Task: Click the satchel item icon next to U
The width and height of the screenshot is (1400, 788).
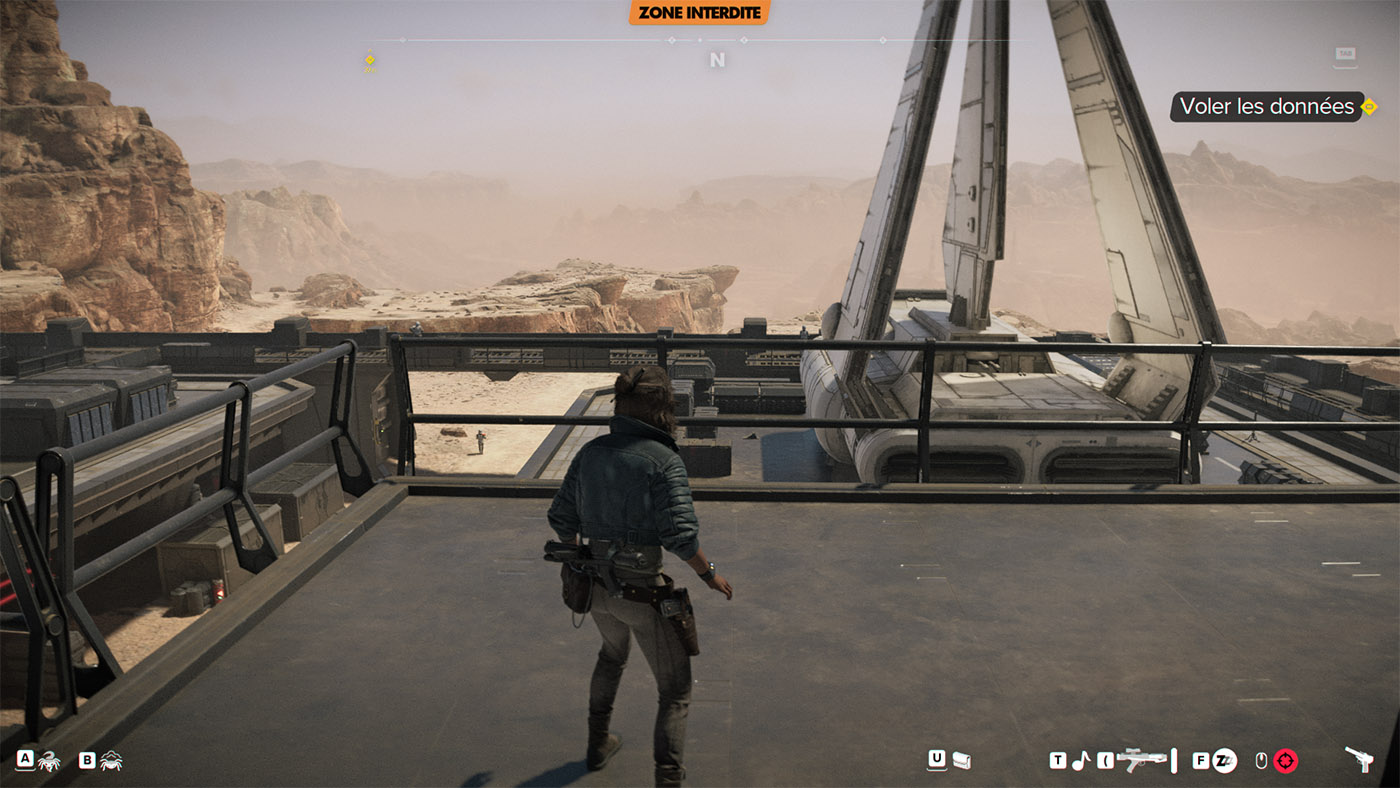Action: click(961, 761)
